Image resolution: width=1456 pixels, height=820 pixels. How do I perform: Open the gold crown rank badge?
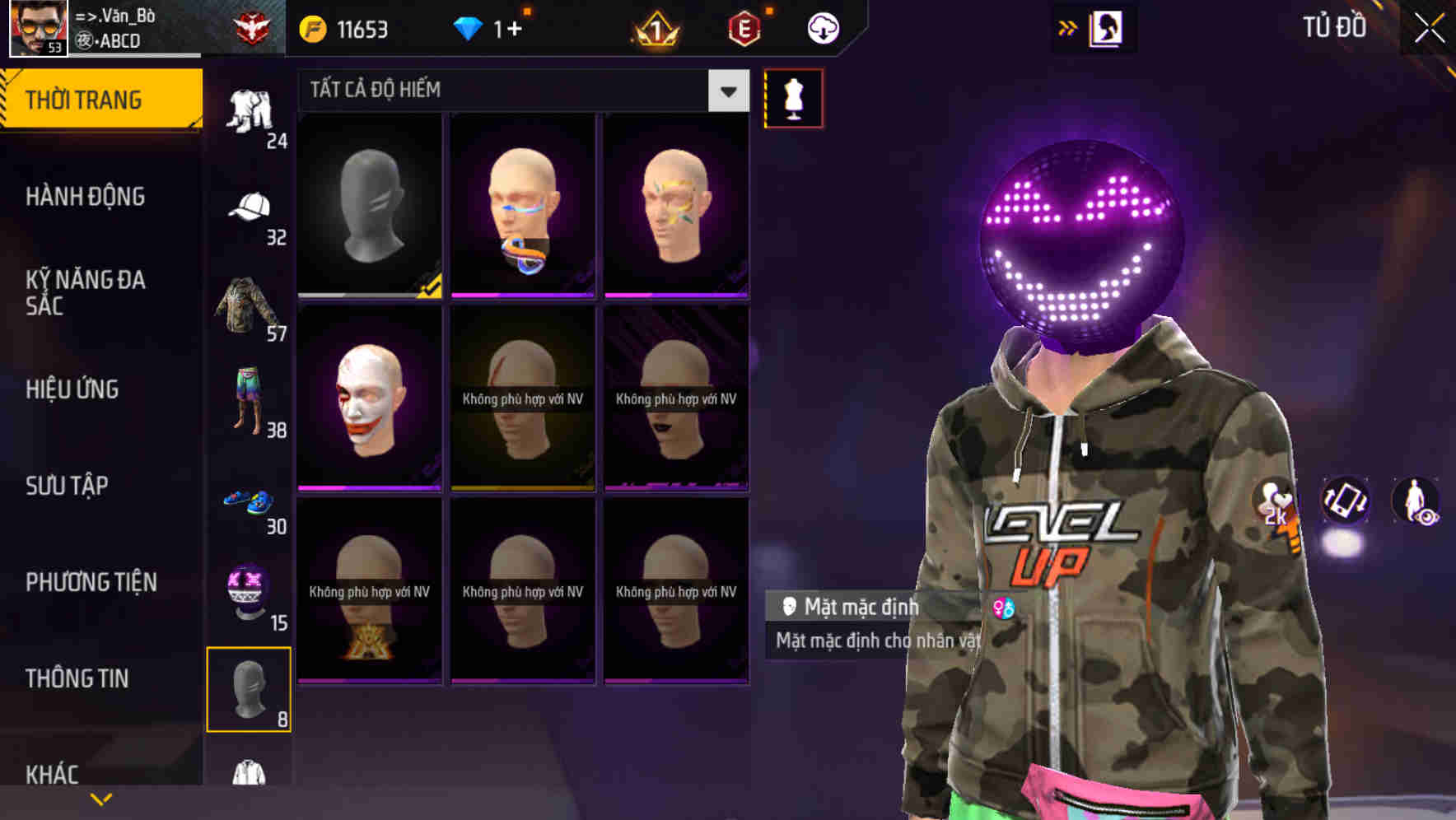coord(653,27)
